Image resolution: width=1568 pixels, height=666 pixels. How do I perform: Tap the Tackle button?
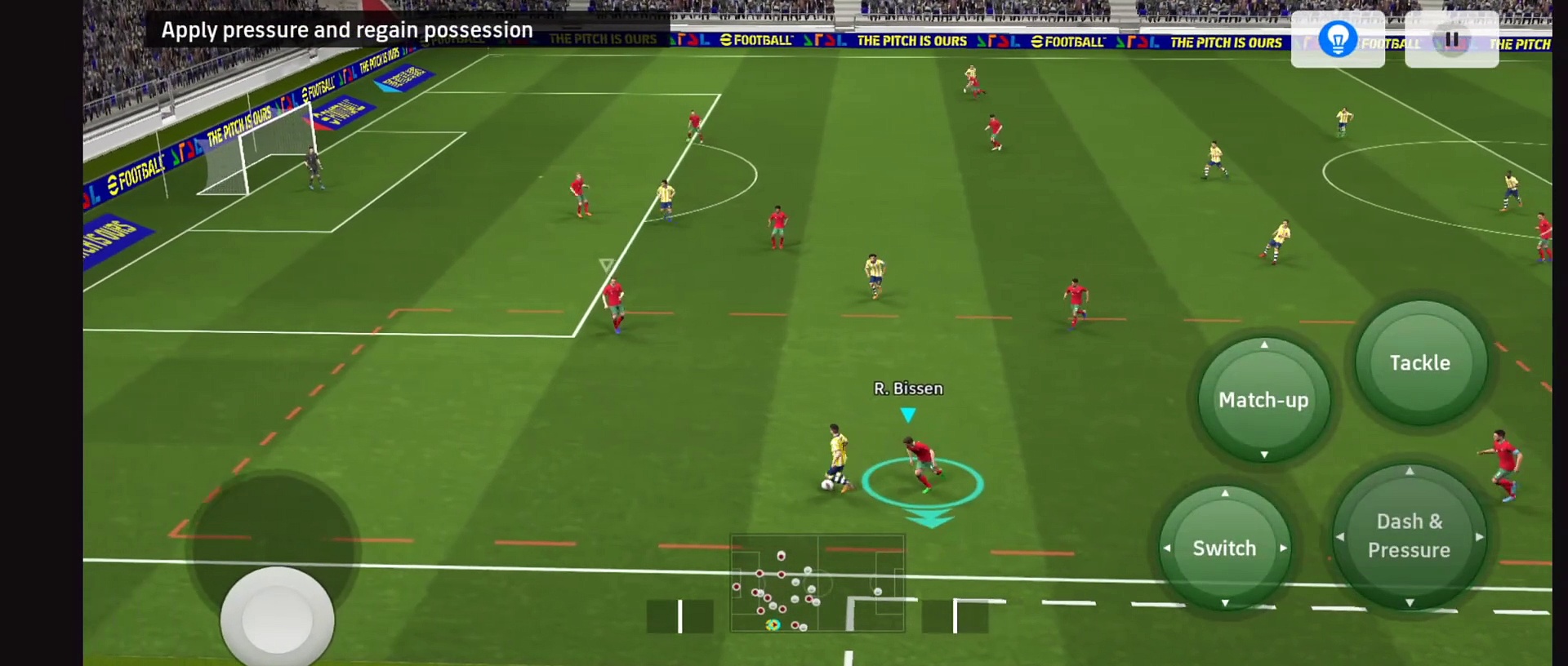tap(1420, 363)
